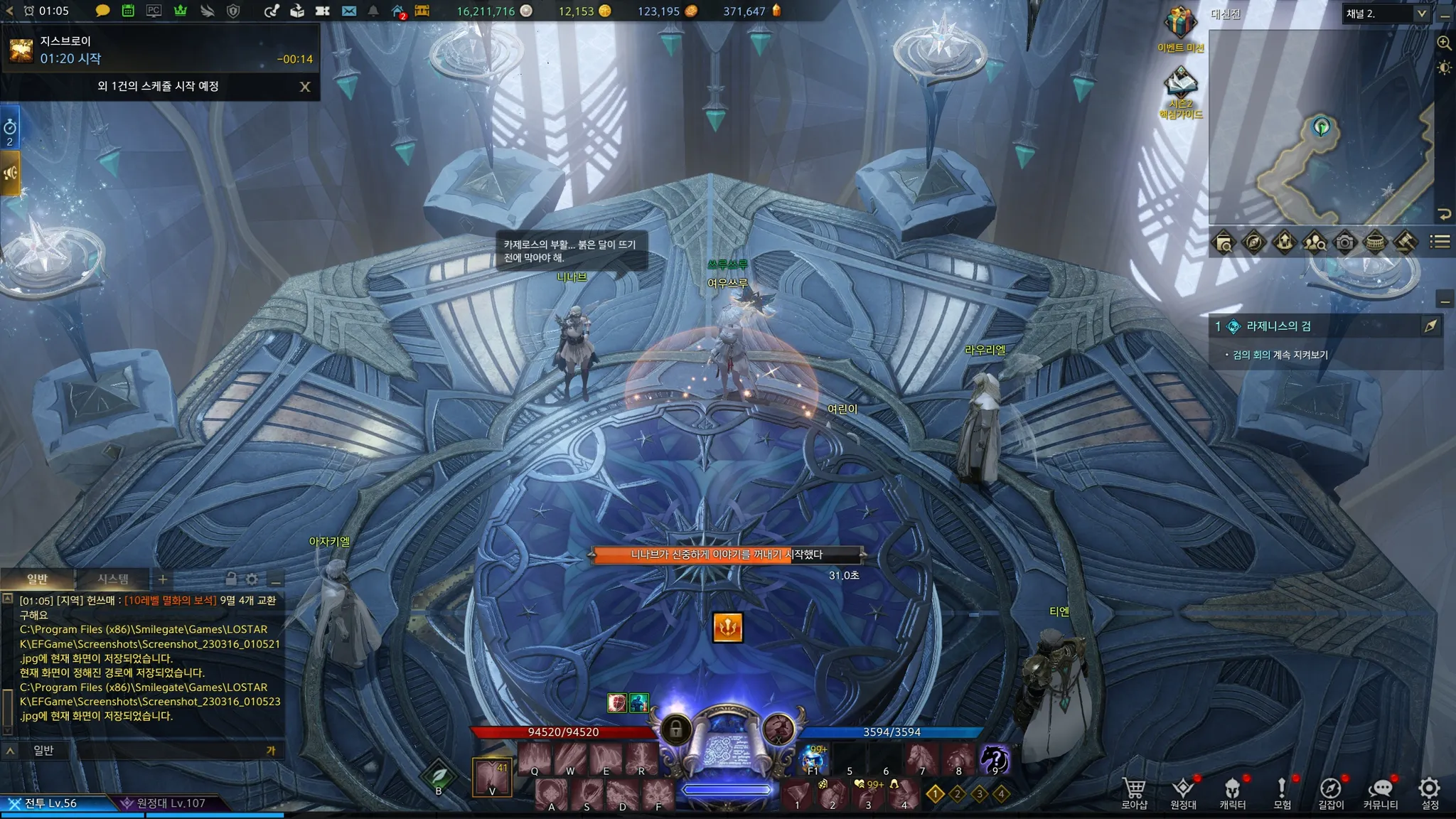Select the 라제니스의 검 quest tracker entry
Screen dimensions: 1456x819
(x=1278, y=326)
